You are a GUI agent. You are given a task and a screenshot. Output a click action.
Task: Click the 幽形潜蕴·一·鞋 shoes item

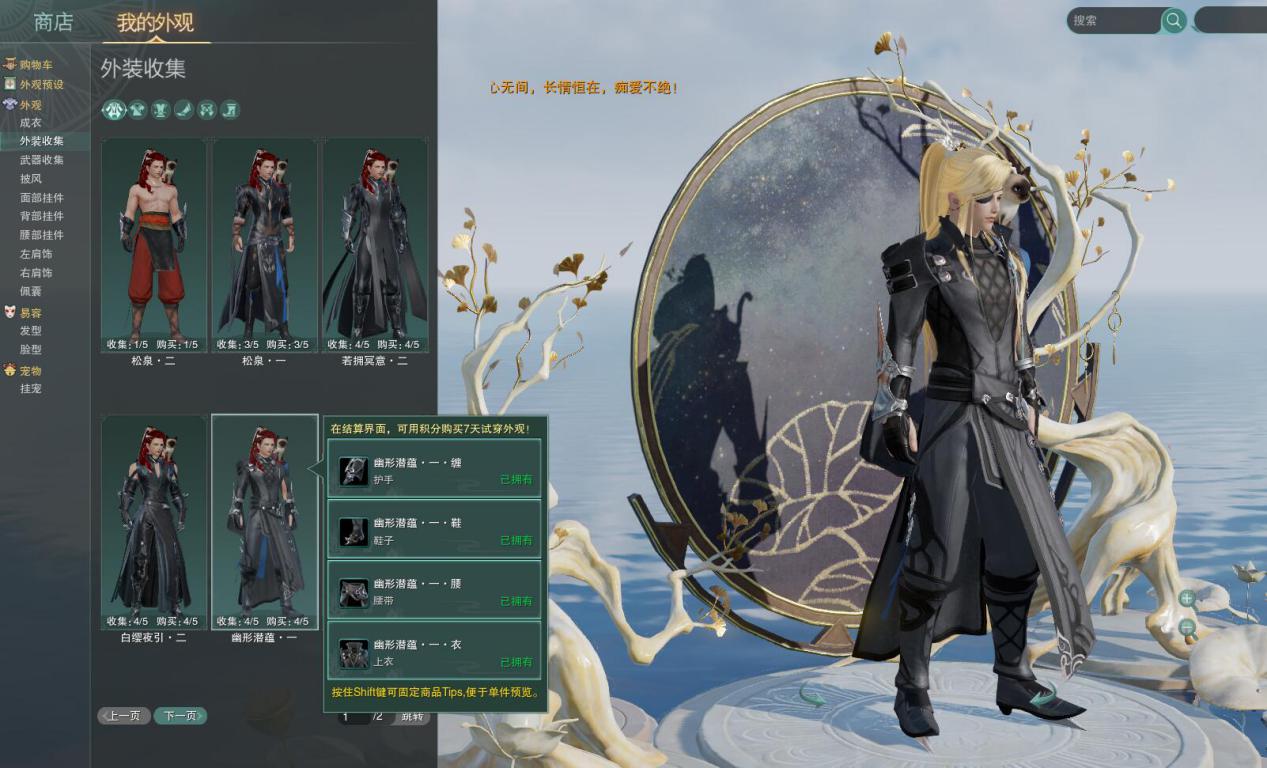(x=434, y=530)
